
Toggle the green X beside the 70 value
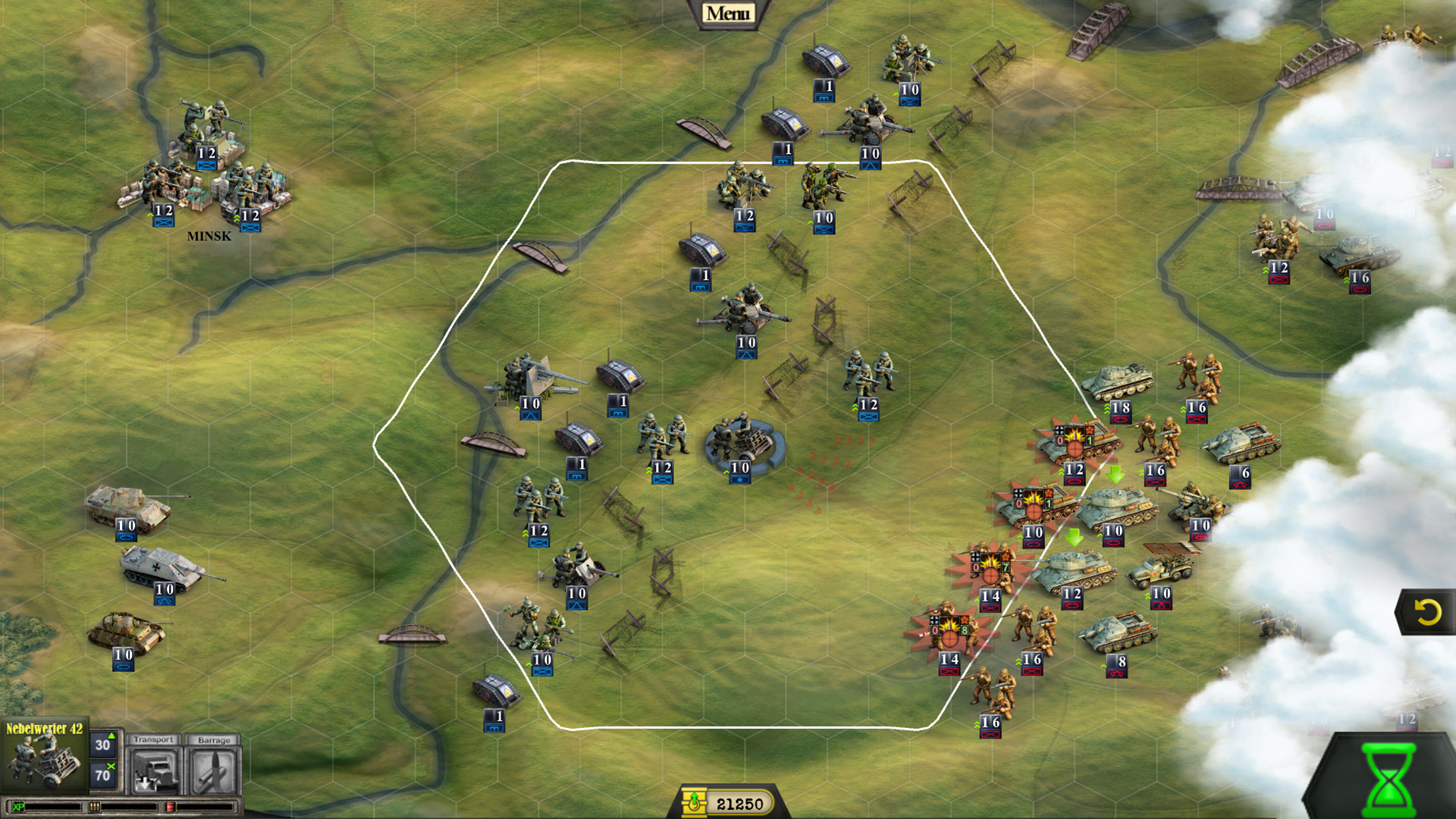click(x=111, y=764)
